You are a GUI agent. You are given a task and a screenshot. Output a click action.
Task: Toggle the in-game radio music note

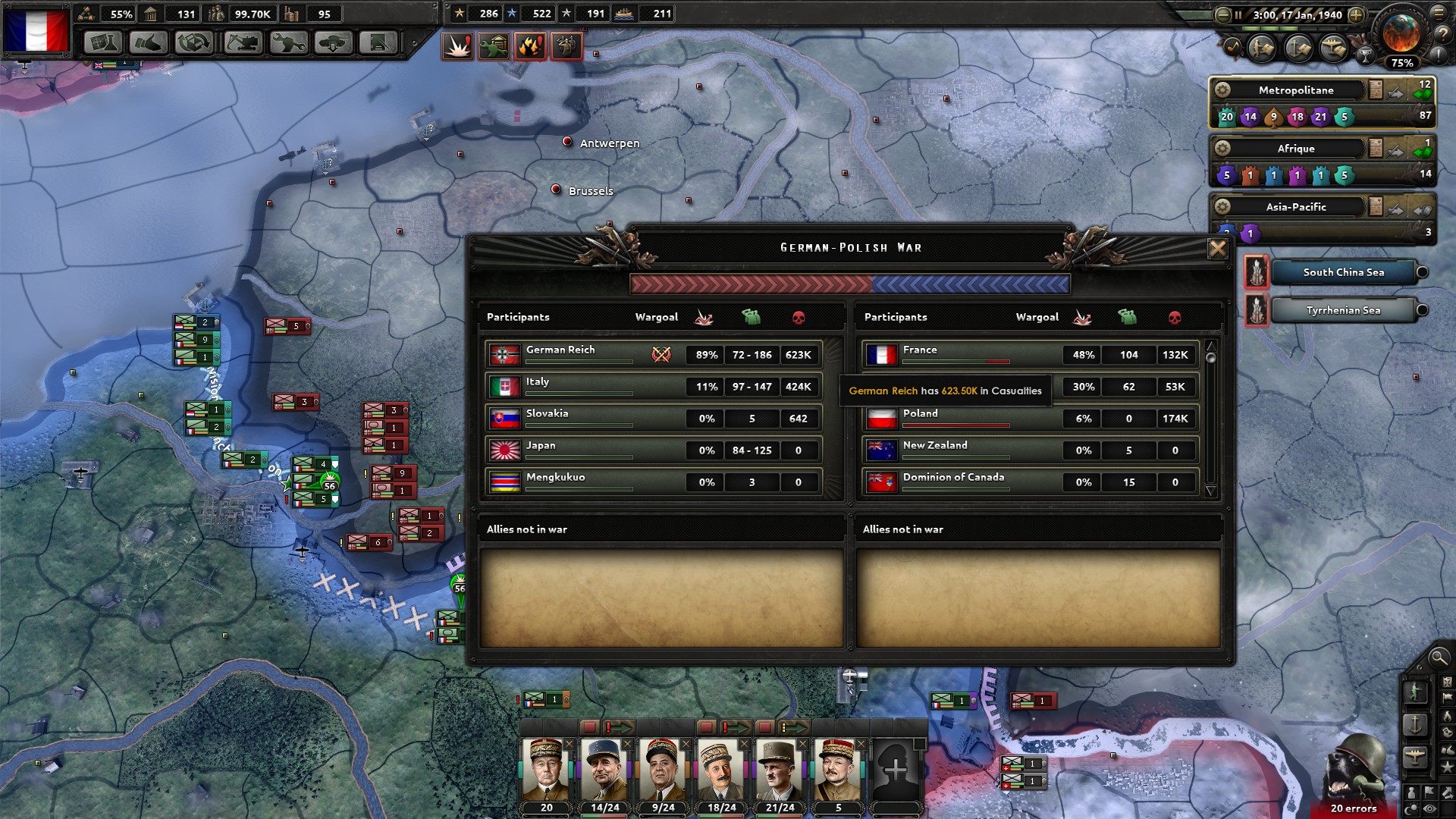coord(1232,48)
